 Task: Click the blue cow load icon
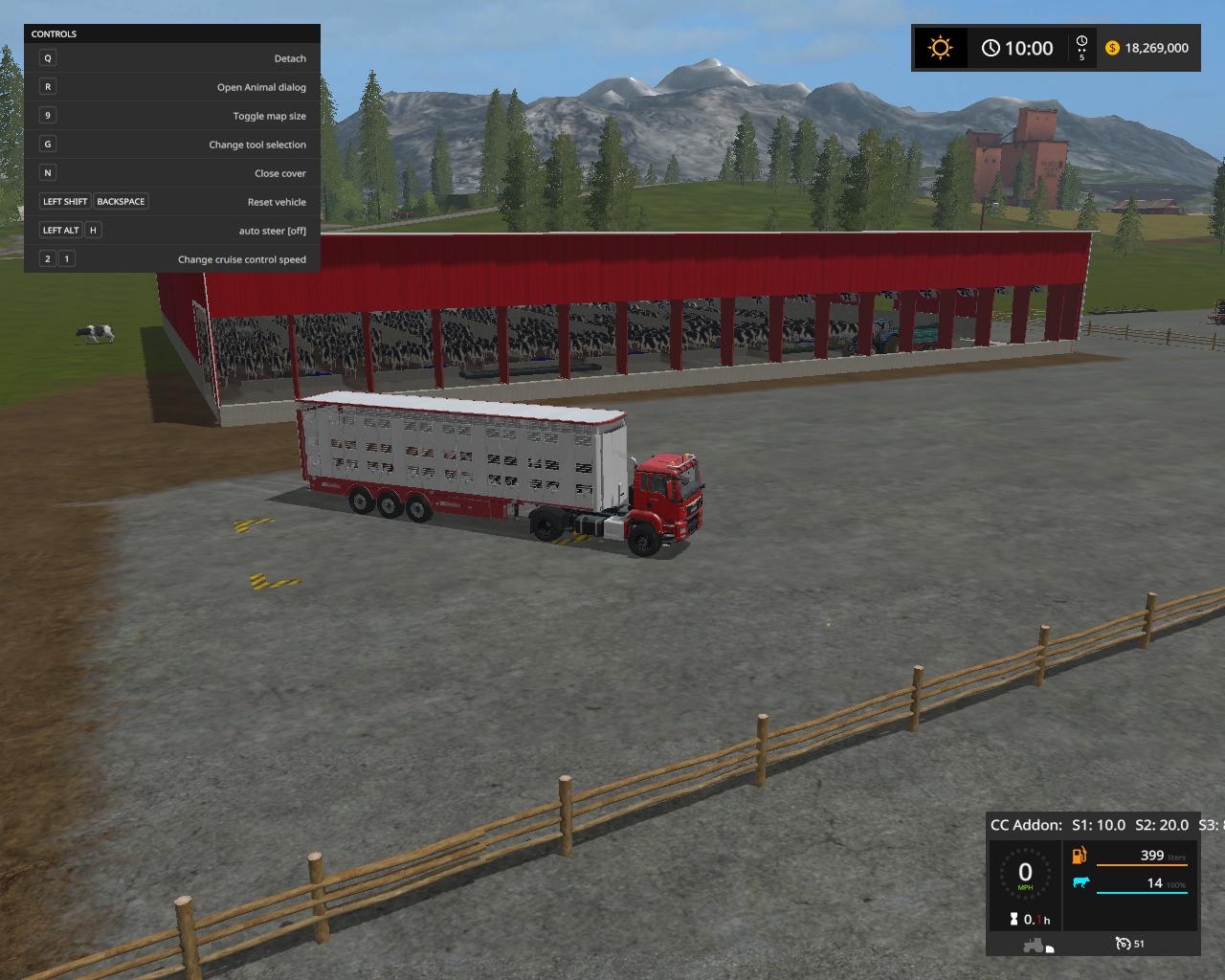pyautogui.click(x=1080, y=882)
